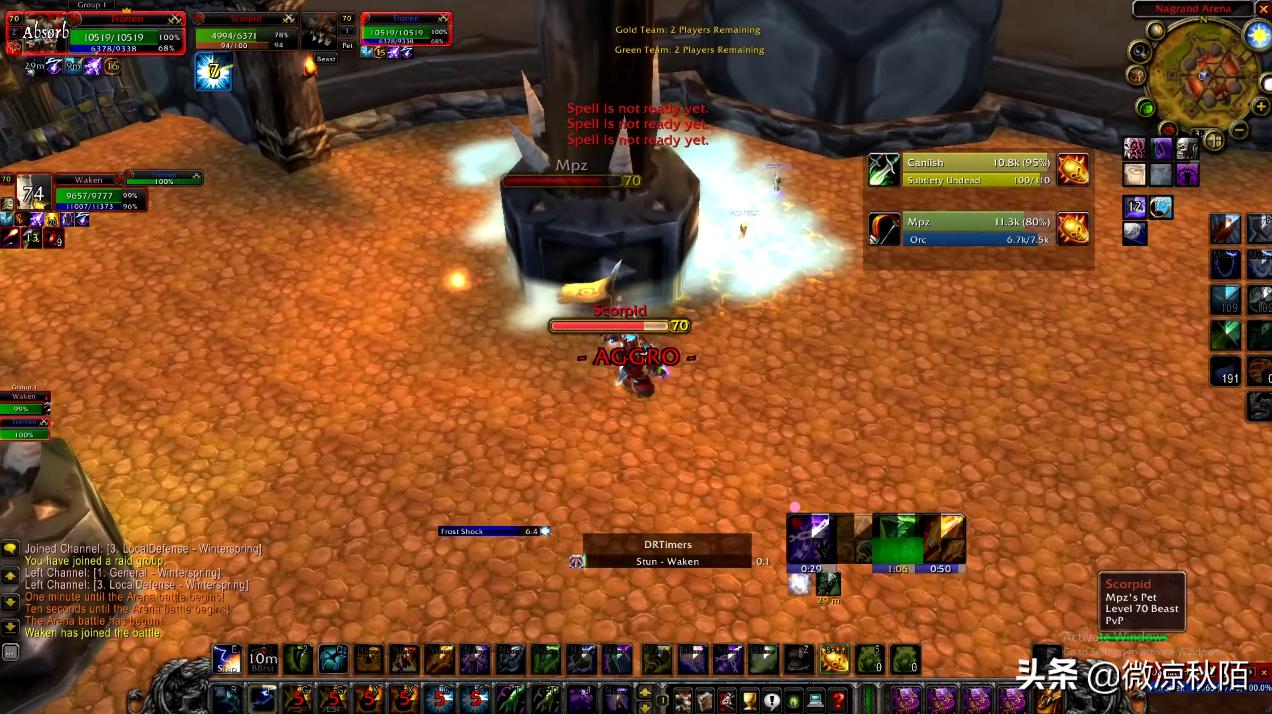Open the chat menu speech bubble button
1272x714 pixels.
point(10,548)
